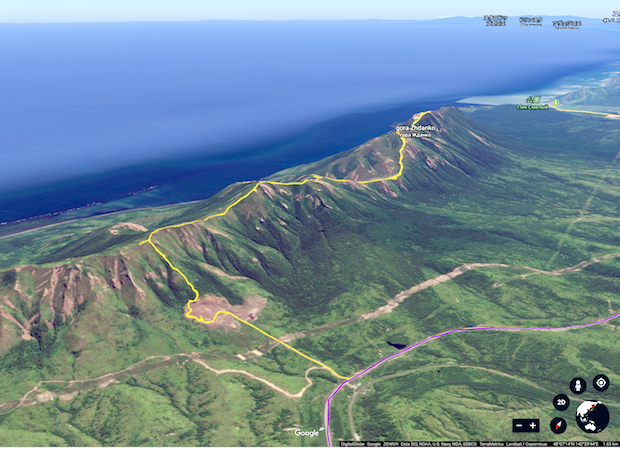Viewport: 620px width, 449px height.
Task: Switch the view to 2D
Action: tap(561, 402)
